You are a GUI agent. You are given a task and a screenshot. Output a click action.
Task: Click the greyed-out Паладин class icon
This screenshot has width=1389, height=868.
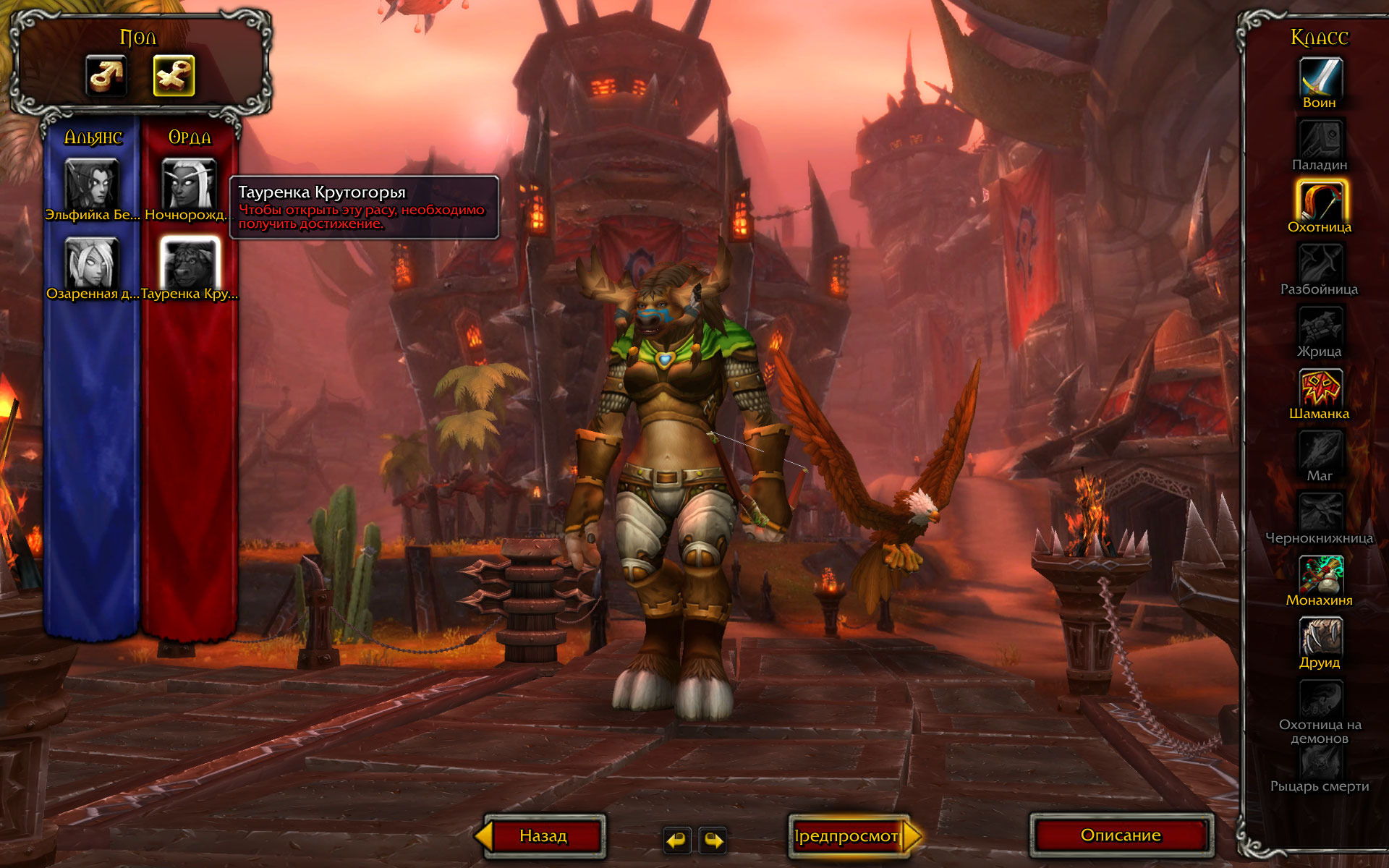1320,139
